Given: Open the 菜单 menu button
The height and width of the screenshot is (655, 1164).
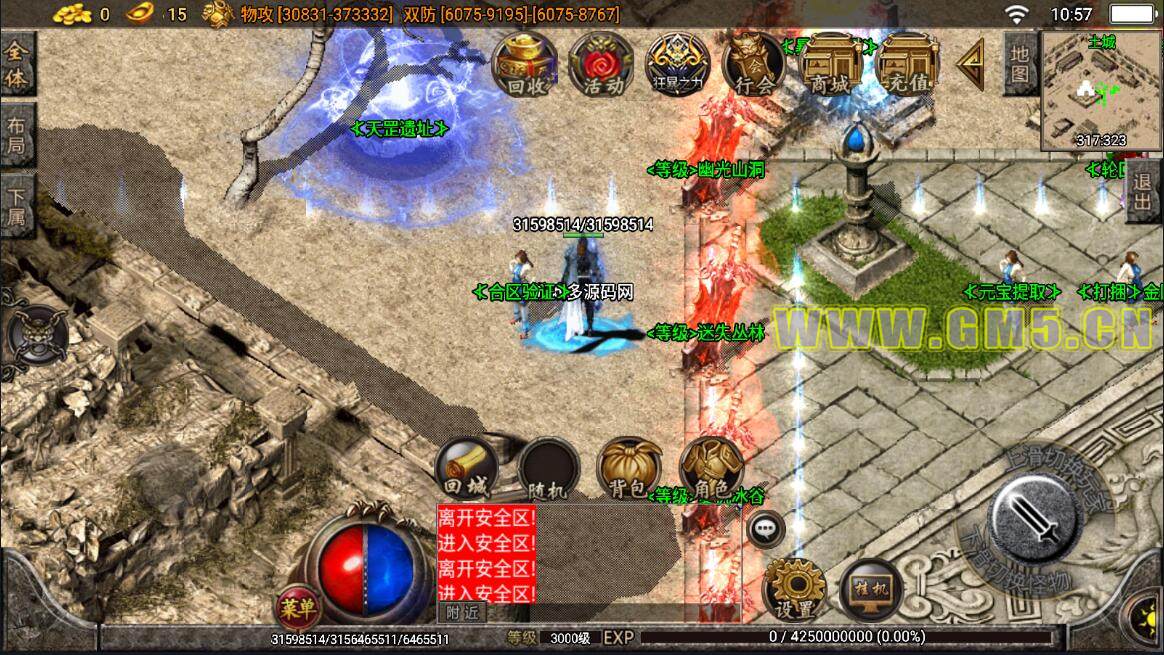Looking at the screenshot, I should pyautogui.click(x=297, y=606).
